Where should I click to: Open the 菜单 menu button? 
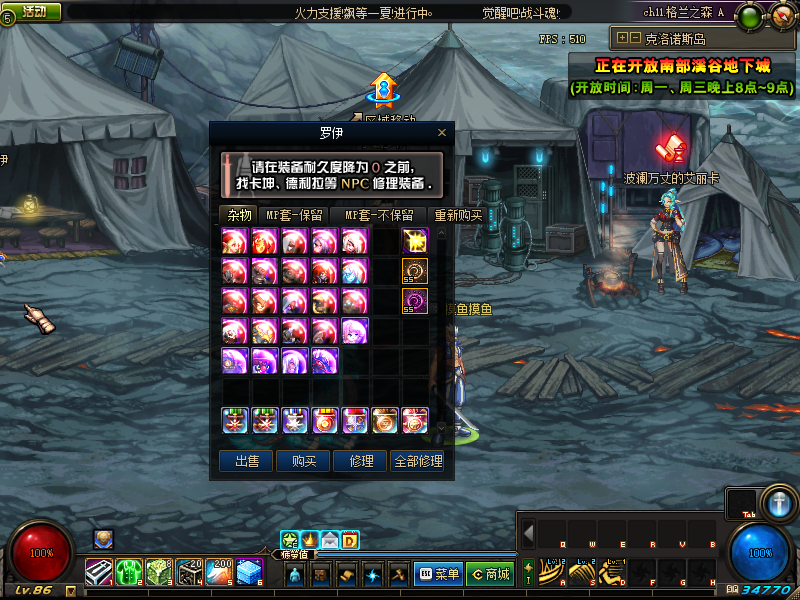click(437, 574)
